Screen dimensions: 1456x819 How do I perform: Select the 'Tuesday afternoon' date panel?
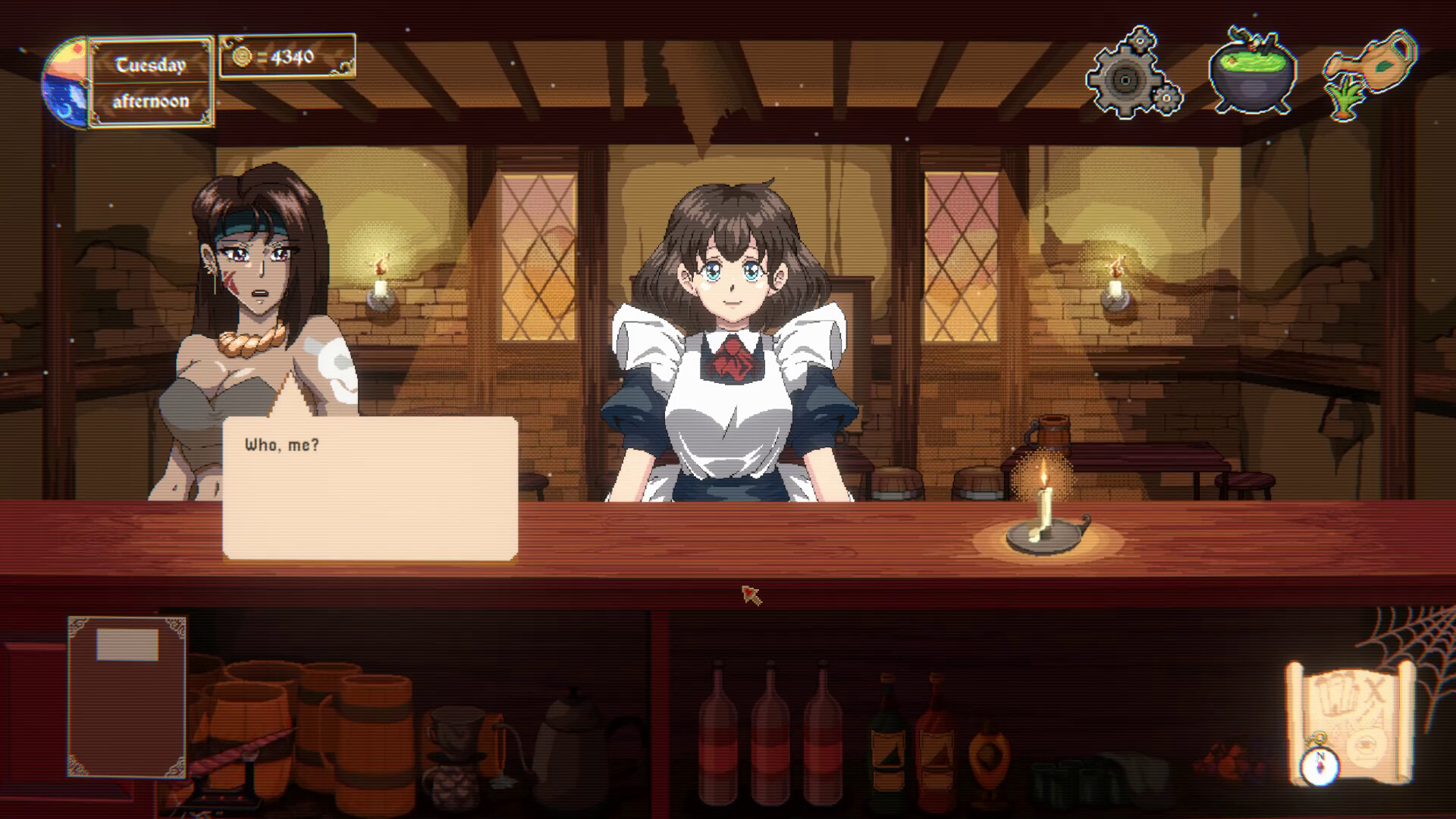[x=149, y=80]
